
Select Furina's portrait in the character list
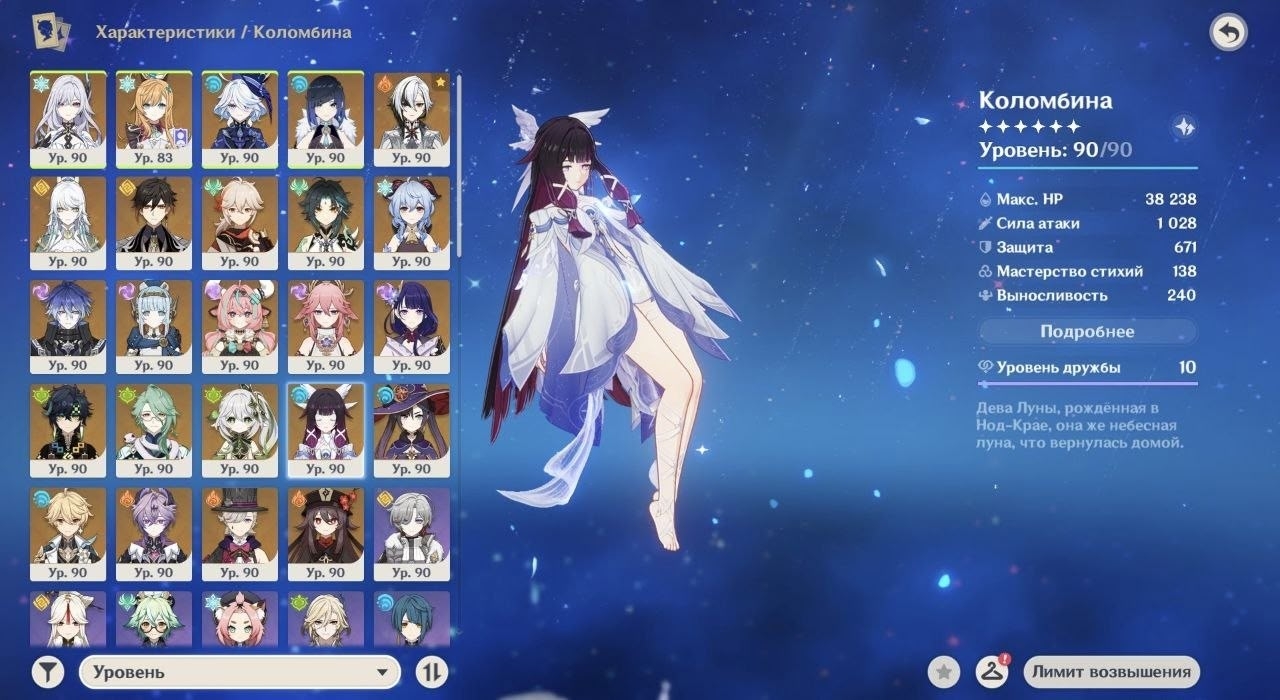coord(240,118)
